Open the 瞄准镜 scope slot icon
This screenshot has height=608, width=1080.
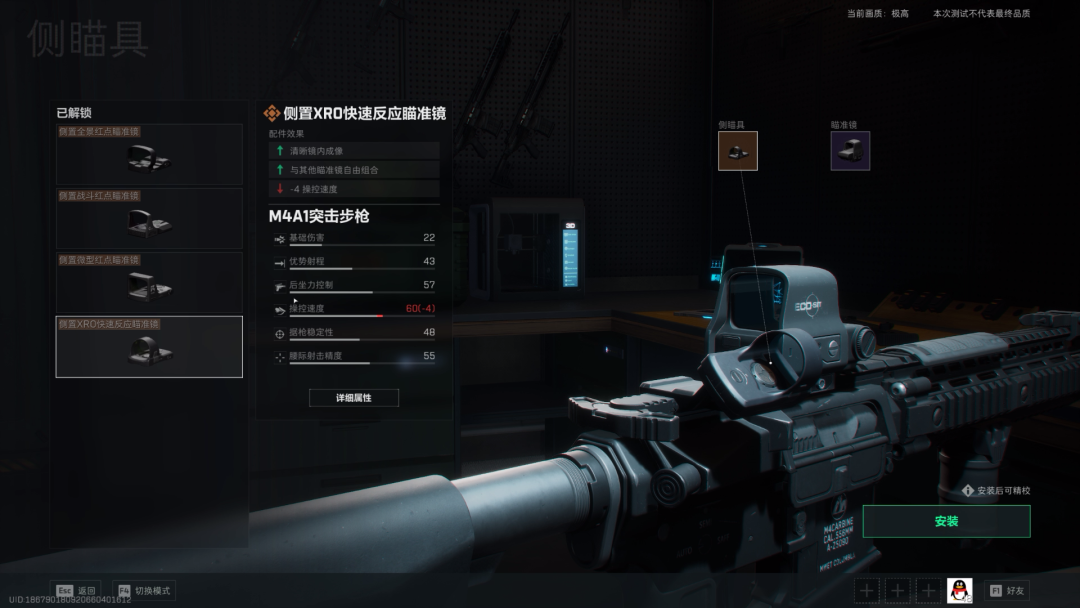coord(850,151)
